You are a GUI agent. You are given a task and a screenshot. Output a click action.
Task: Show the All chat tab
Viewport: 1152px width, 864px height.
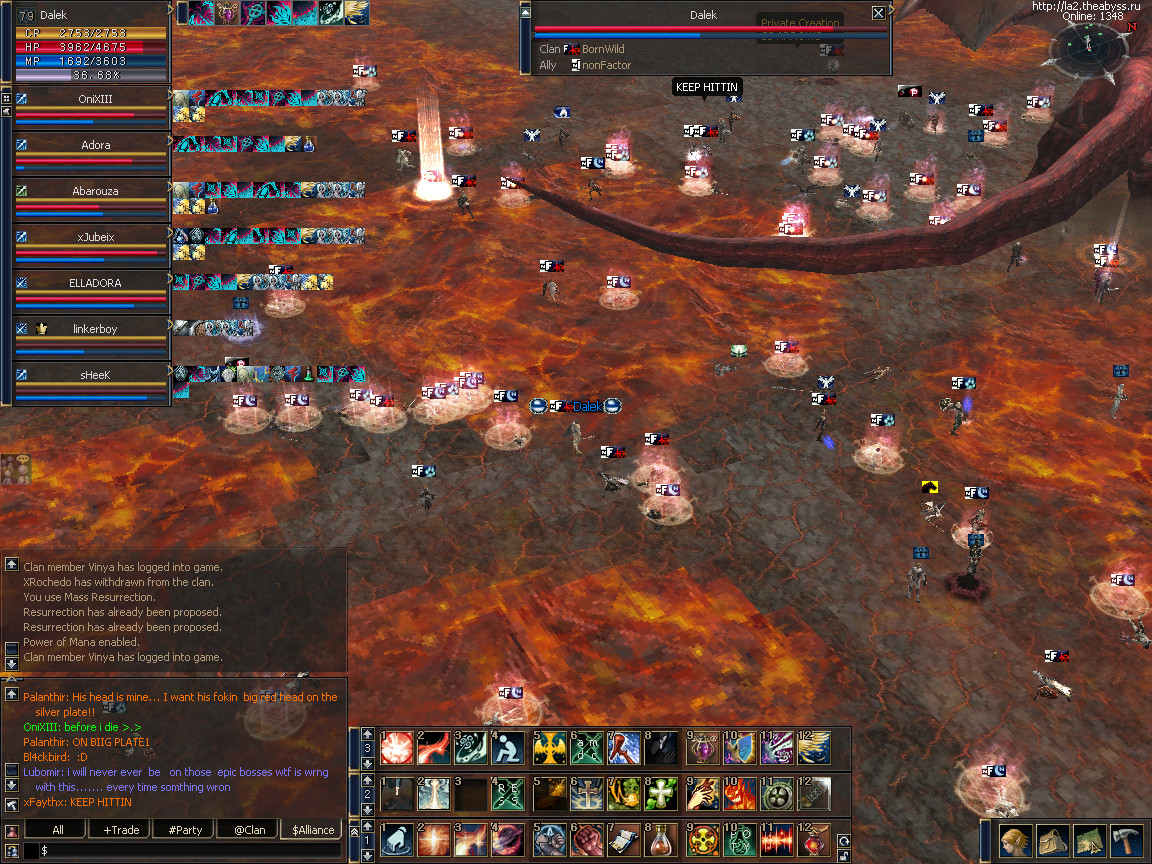point(57,830)
